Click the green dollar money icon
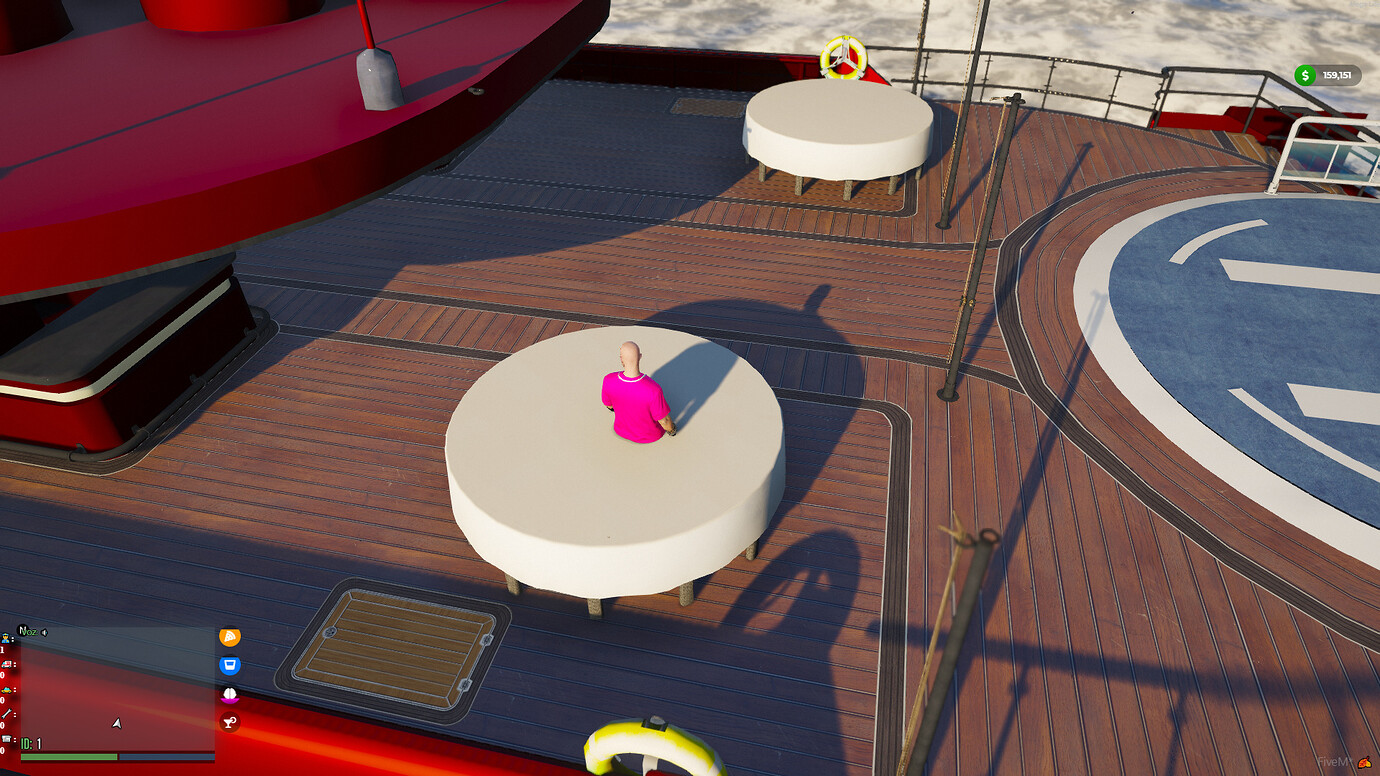 pyautogui.click(x=1305, y=75)
